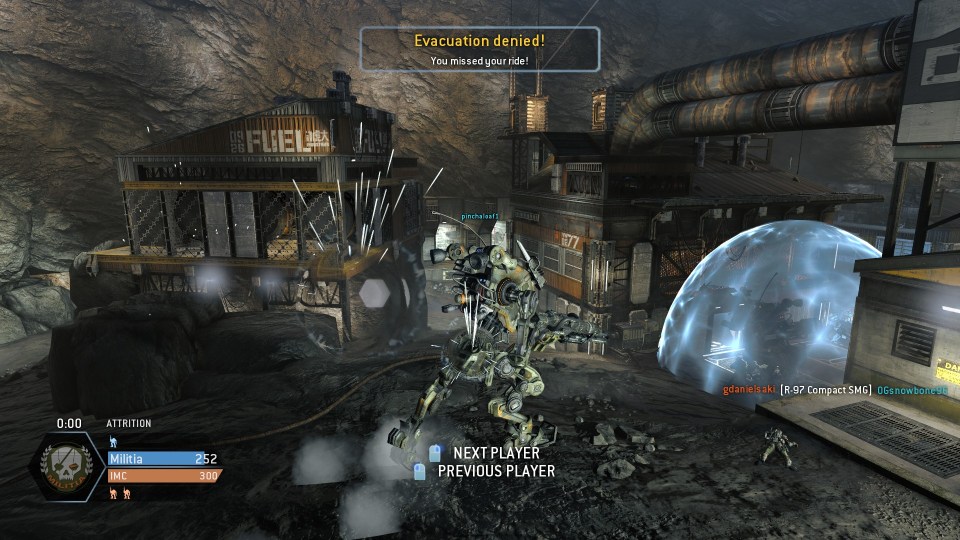Click the Evacuation denied notification banner

tap(480, 49)
